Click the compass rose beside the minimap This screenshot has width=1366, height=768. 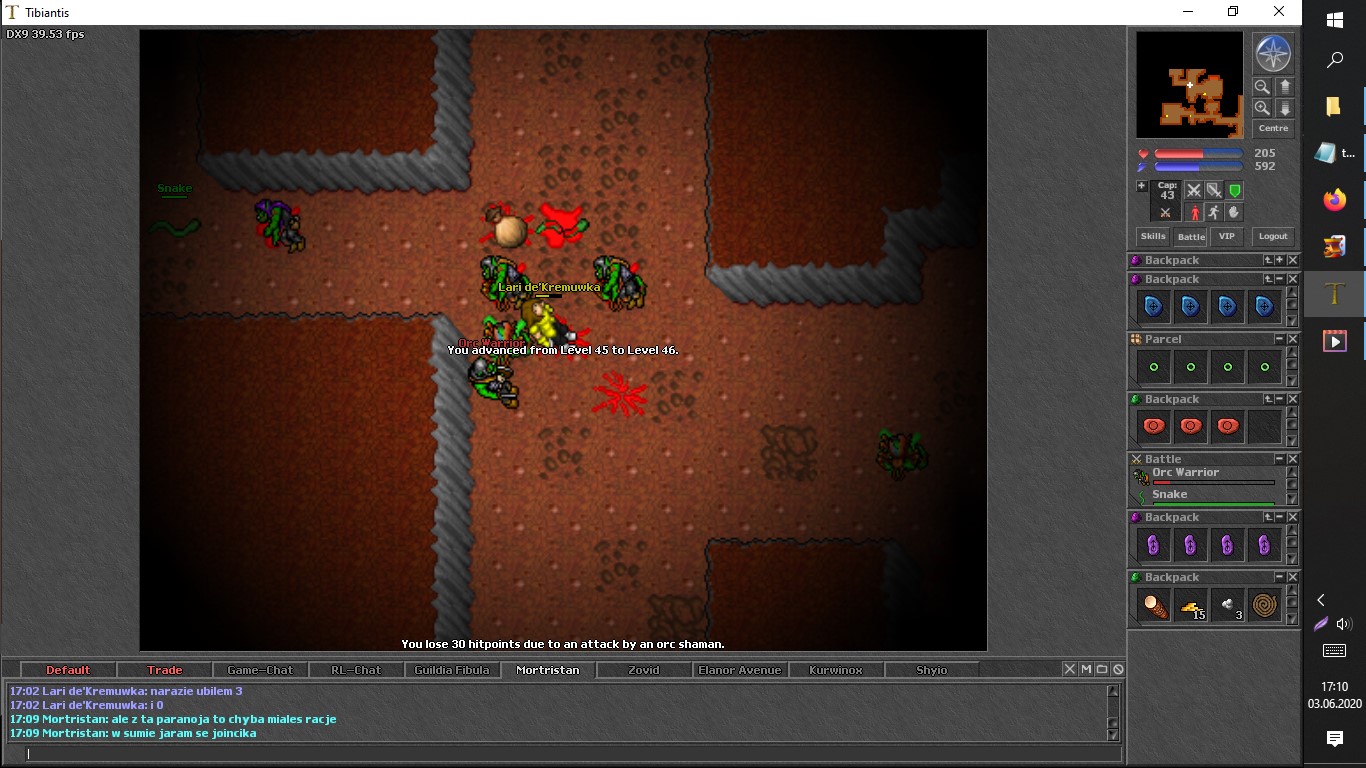tap(1273, 54)
